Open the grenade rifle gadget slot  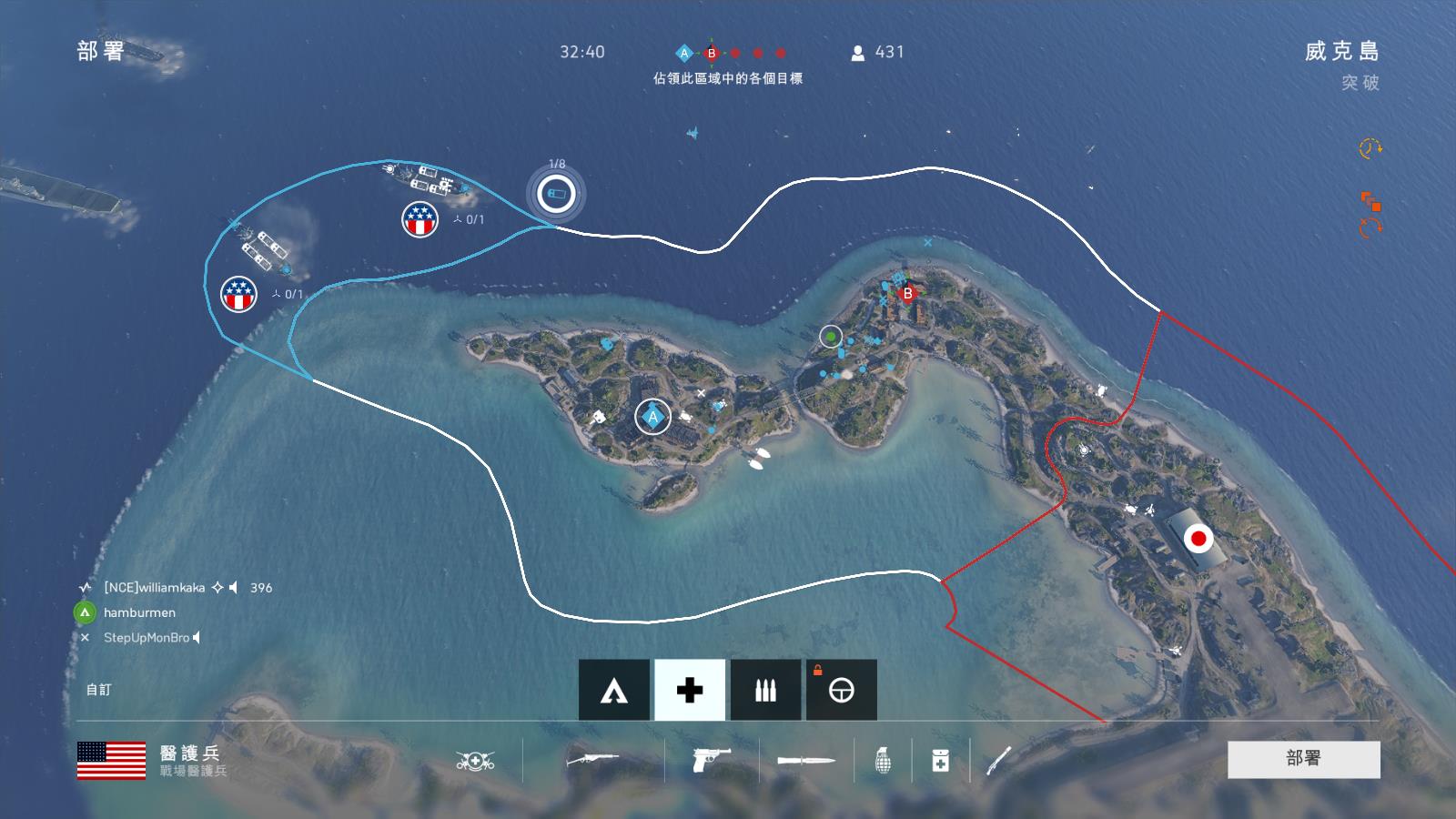998,760
